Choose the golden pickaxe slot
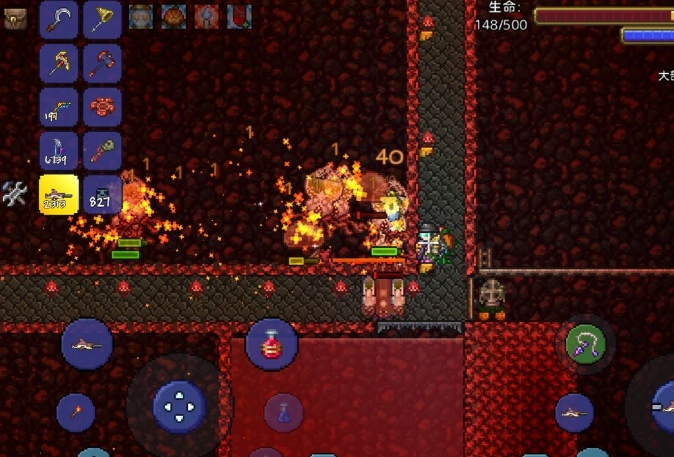 coord(59,62)
